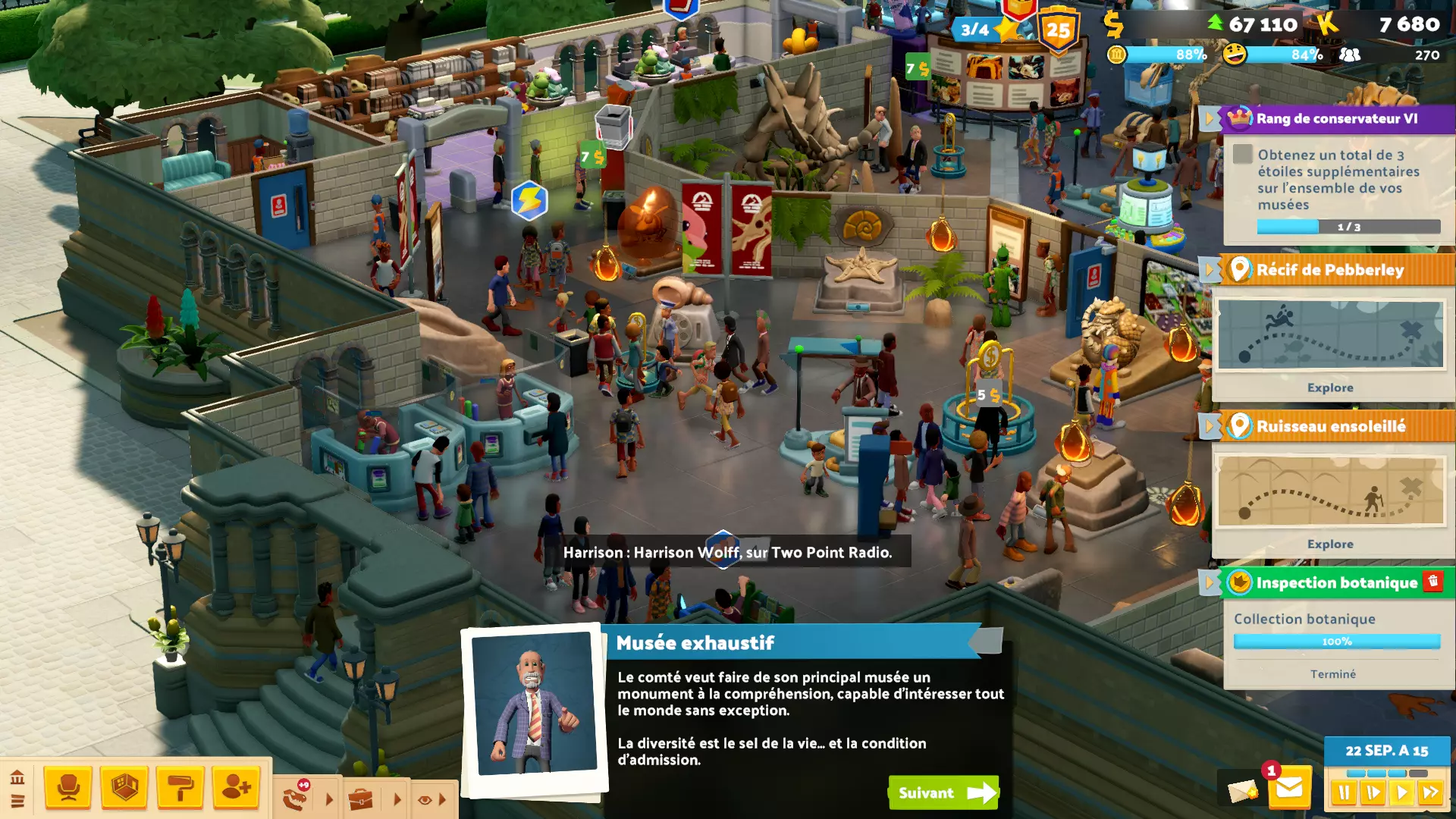Select the paint roller decoration tool
1456x819 pixels.
point(180,788)
